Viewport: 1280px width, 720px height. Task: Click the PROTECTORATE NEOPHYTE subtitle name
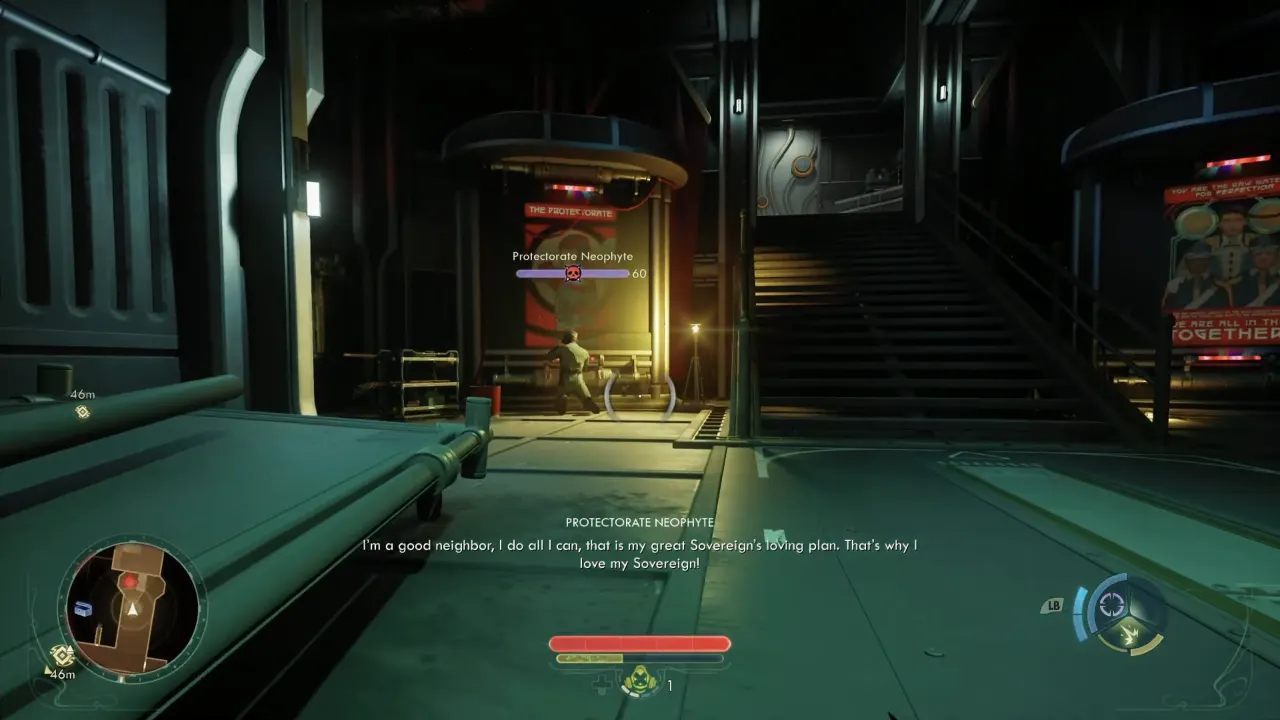click(x=640, y=521)
